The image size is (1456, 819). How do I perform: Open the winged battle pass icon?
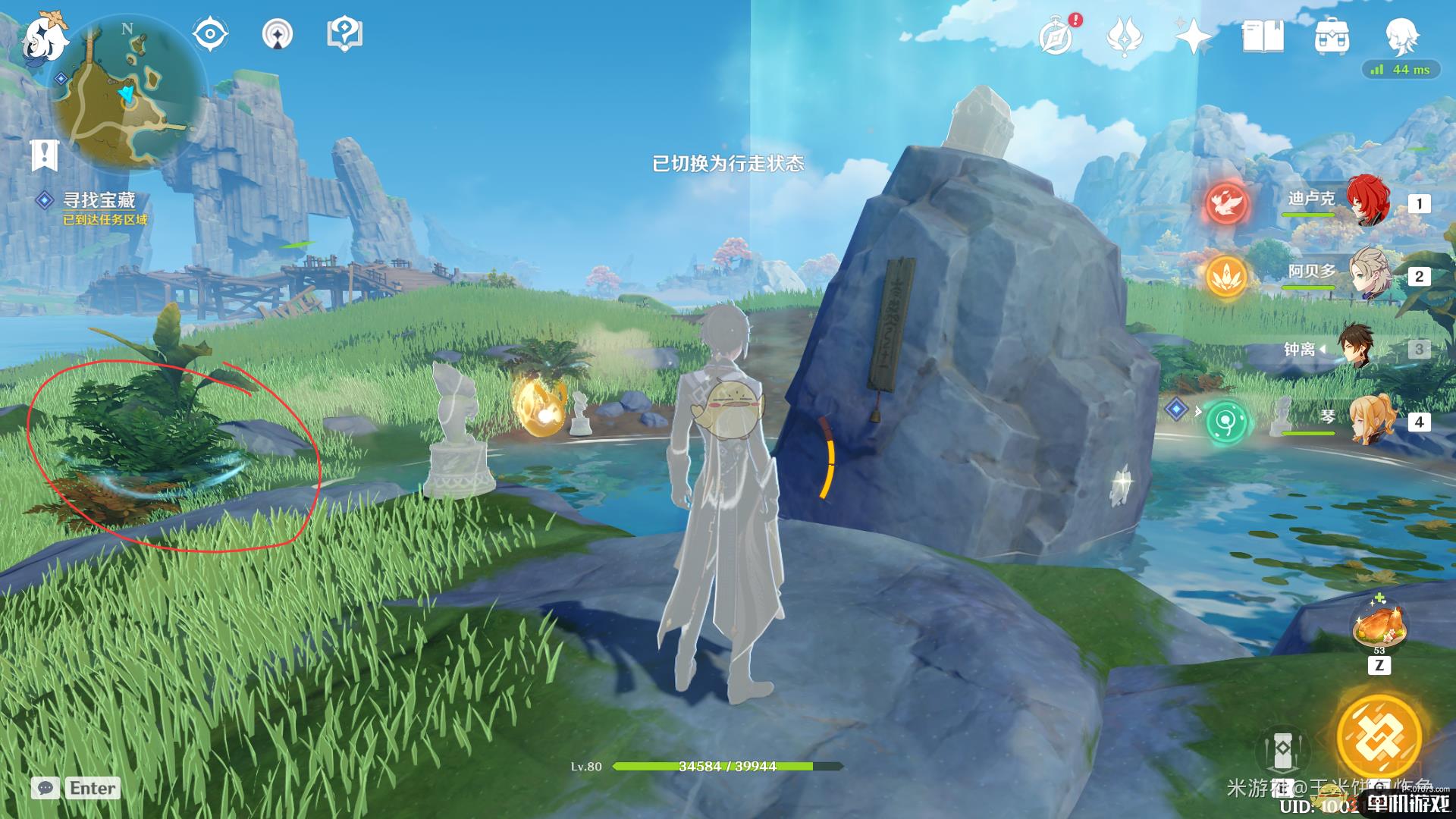(1125, 36)
